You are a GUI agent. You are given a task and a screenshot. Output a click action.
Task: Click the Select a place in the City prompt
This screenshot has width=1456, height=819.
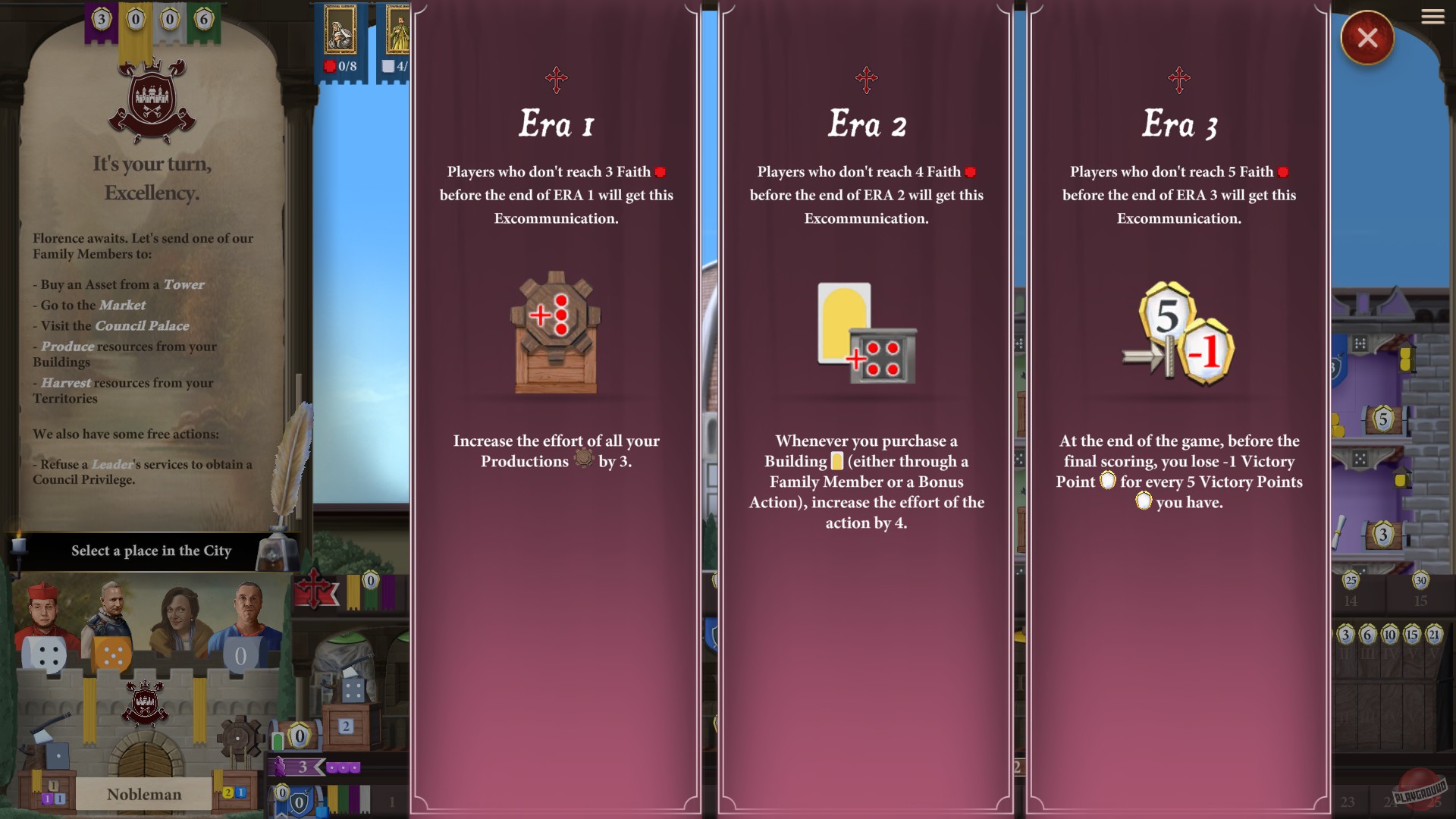point(152,551)
